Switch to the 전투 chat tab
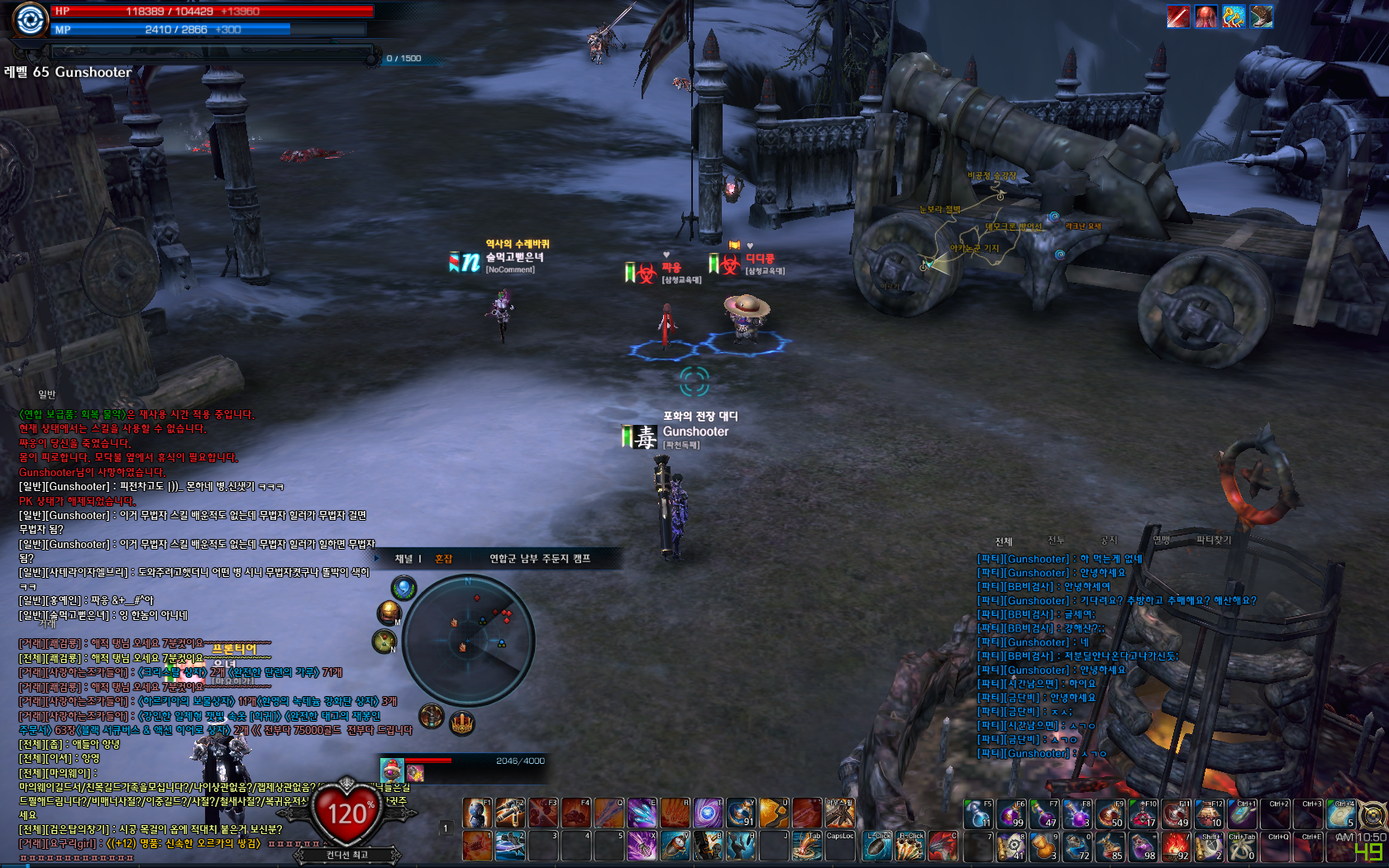The image size is (1389, 868). click(x=1056, y=541)
